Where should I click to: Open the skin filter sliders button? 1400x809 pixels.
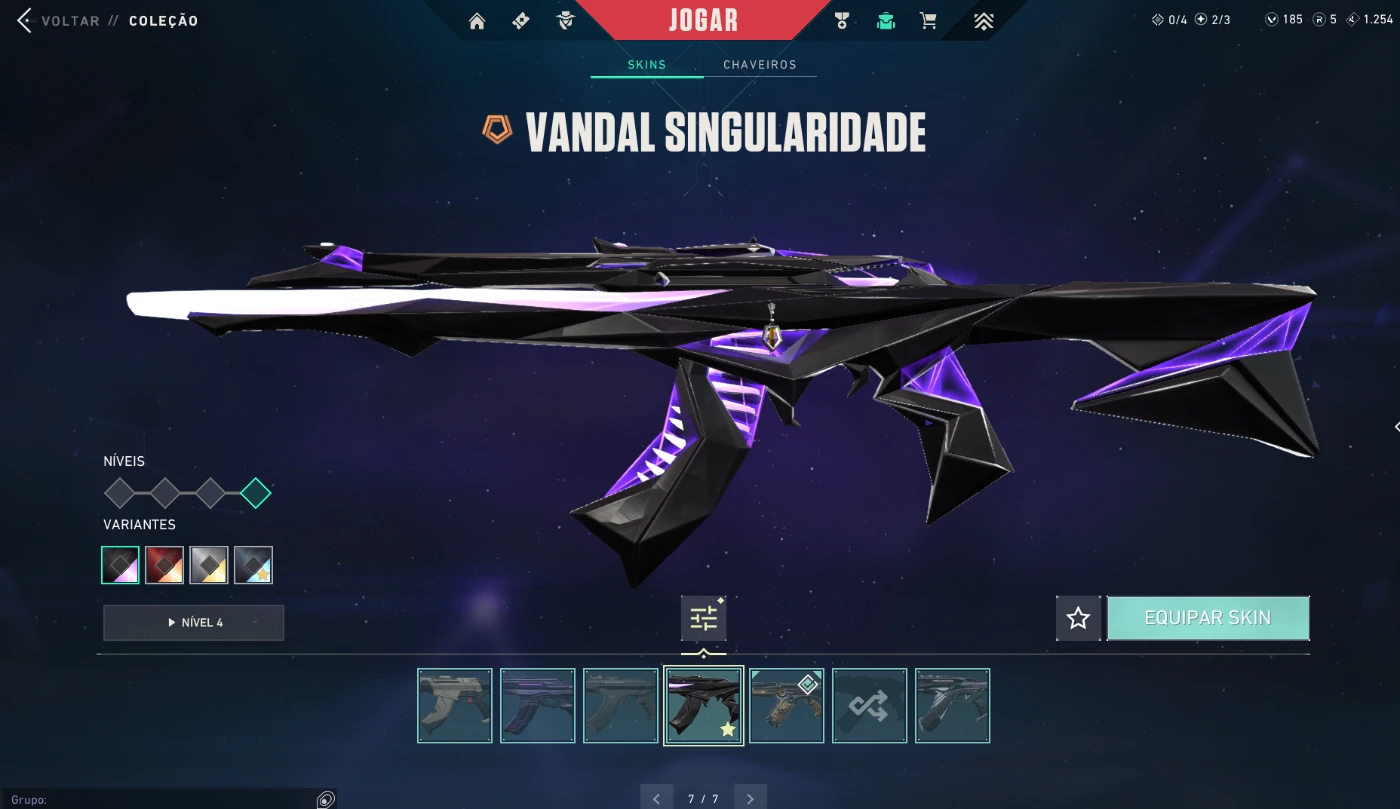click(x=704, y=619)
